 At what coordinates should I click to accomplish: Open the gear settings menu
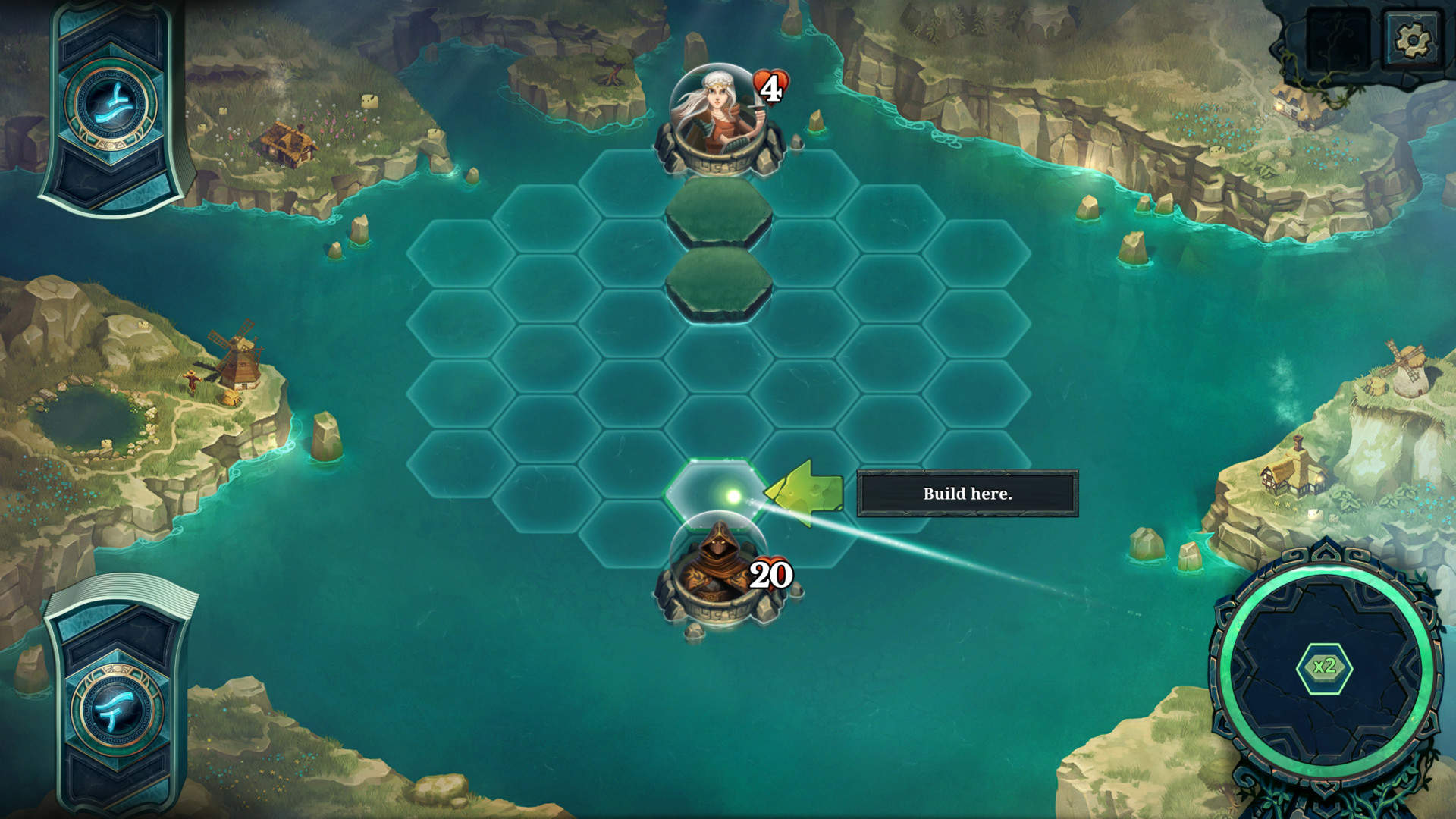[x=1412, y=38]
